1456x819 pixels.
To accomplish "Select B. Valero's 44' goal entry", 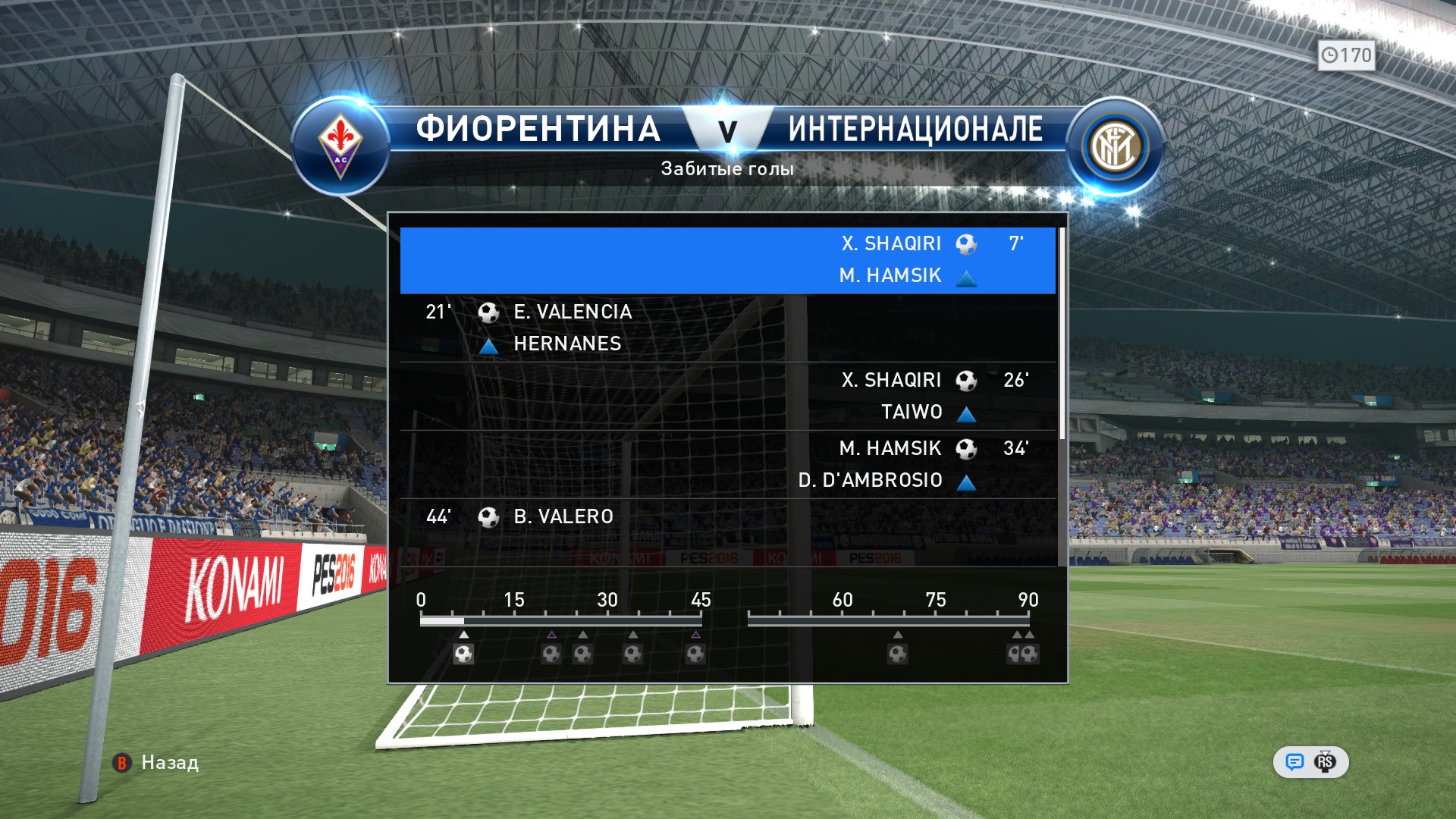I will 727,523.
